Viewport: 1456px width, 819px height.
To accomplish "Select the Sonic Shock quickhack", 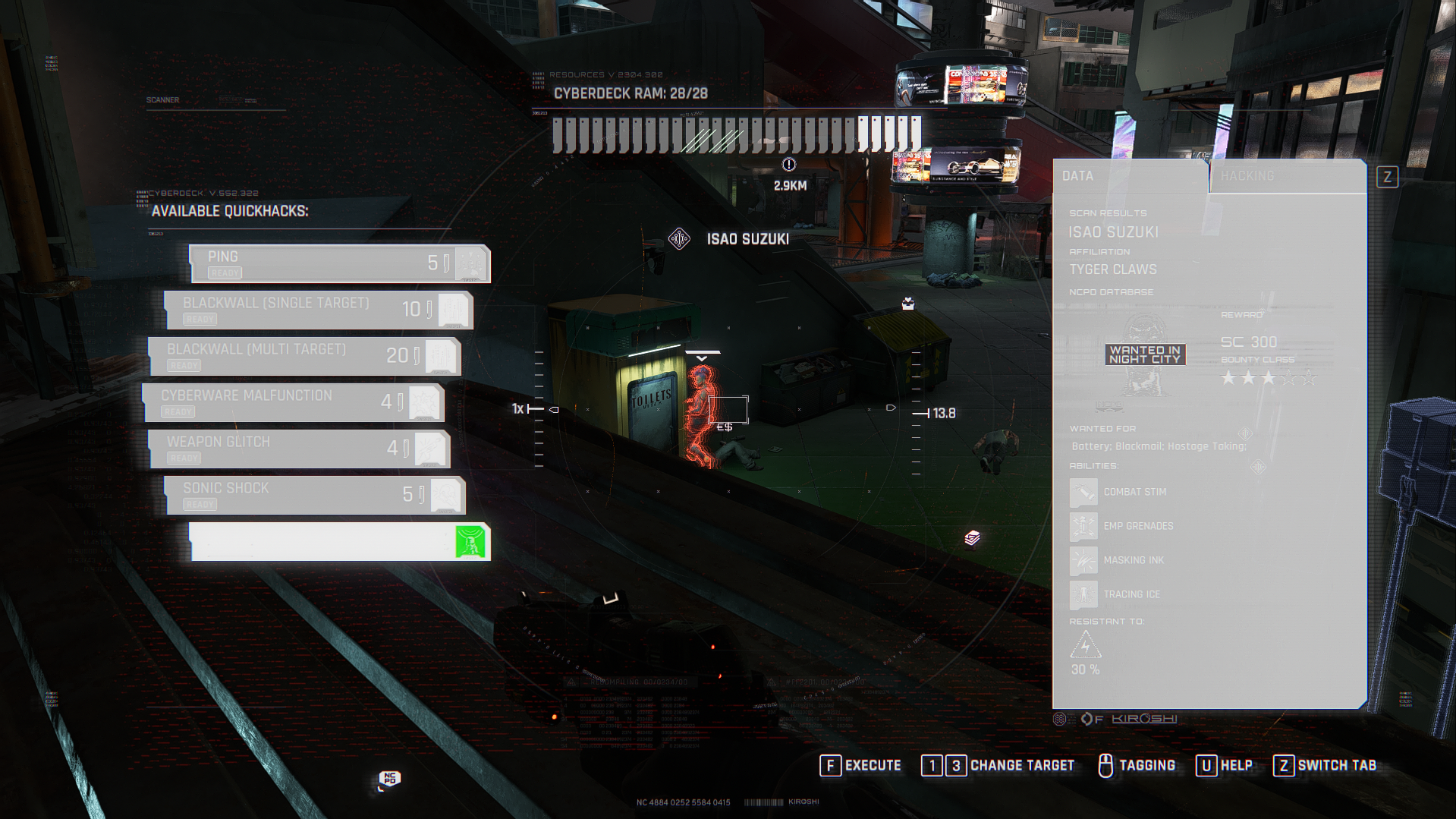I will [315, 496].
